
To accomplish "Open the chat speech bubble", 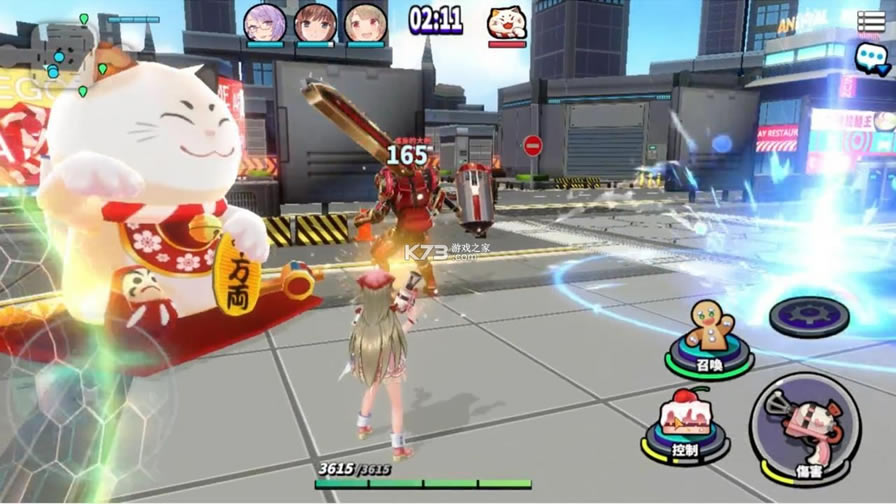I will point(870,58).
